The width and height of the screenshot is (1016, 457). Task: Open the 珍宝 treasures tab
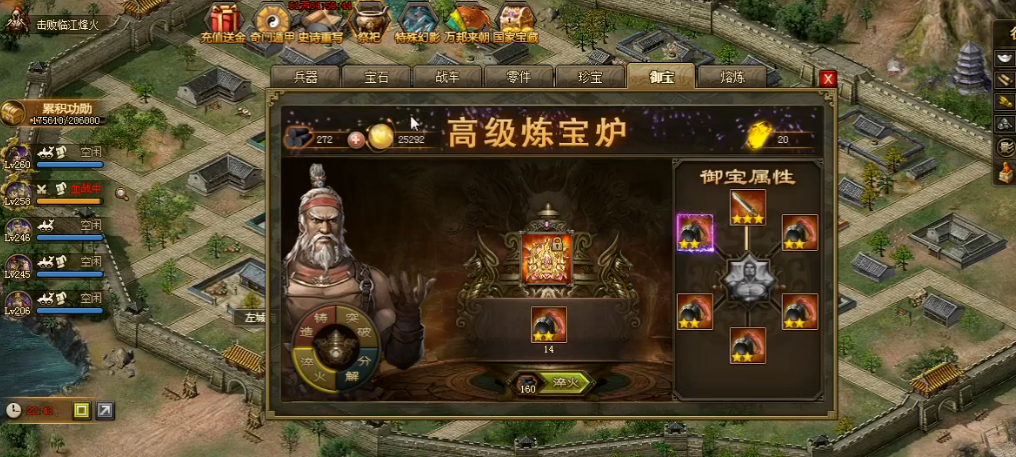pyautogui.click(x=590, y=77)
